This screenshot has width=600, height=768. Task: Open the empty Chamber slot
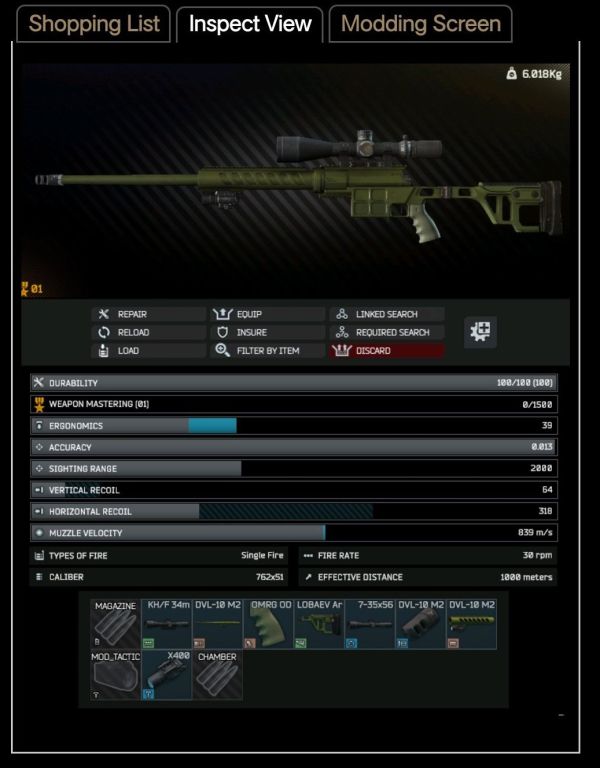(x=217, y=675)
